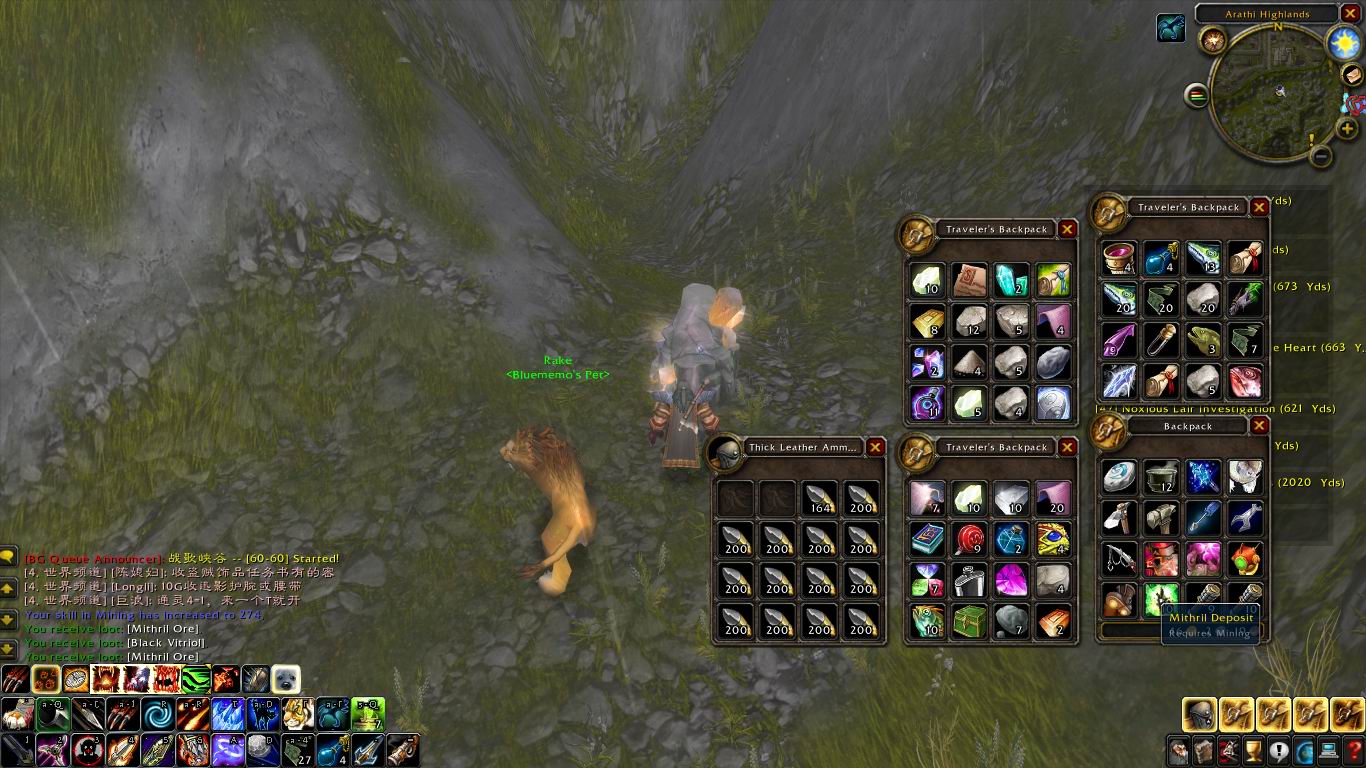Click the sun day/night indicator on the minimap
This screenshot has width=1366, height=768.
coord(1343,44)
